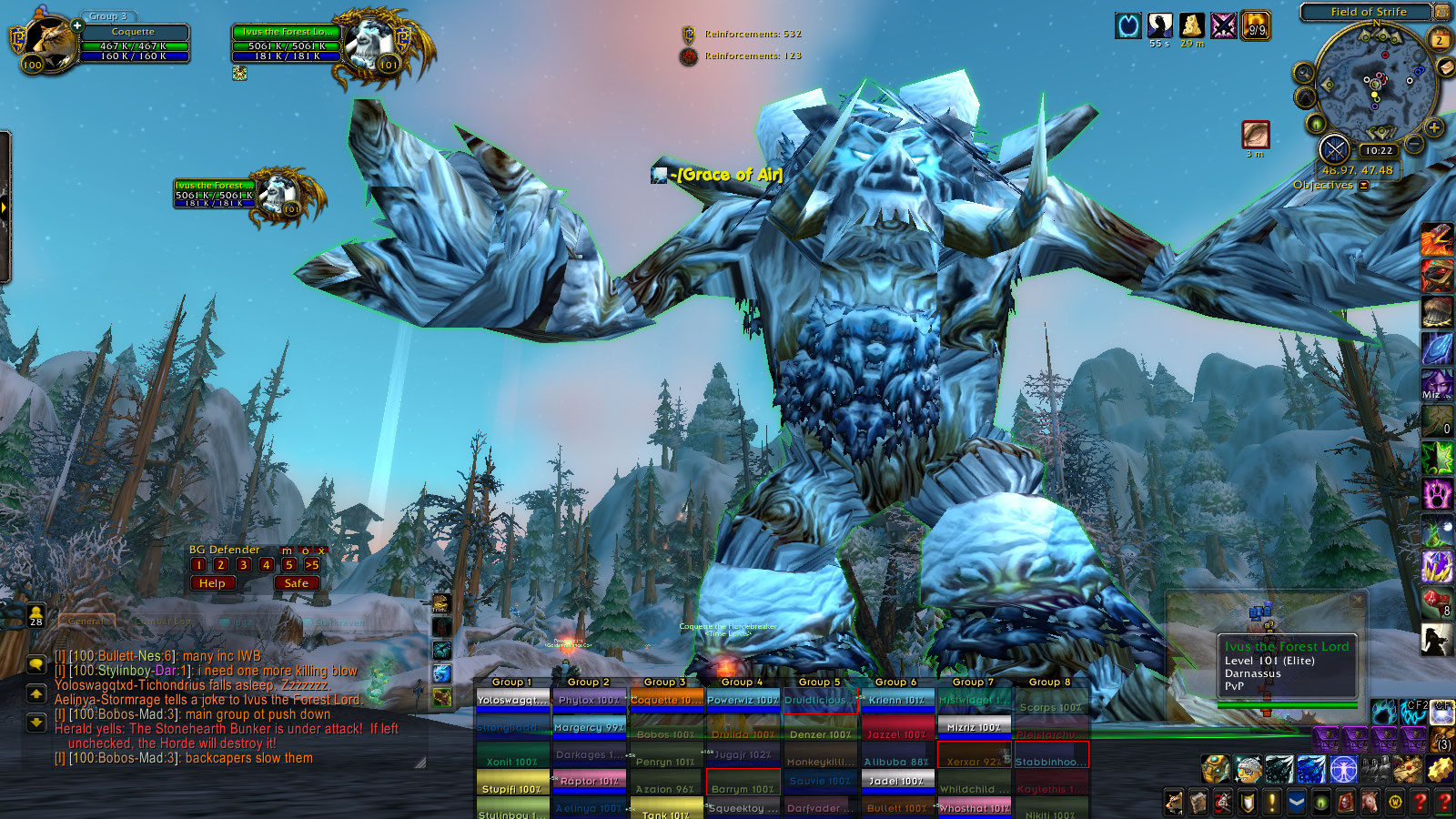Click the cheese wedge buff icon
This screenshot has height=819, width=1456.
tap(1192, 25)
